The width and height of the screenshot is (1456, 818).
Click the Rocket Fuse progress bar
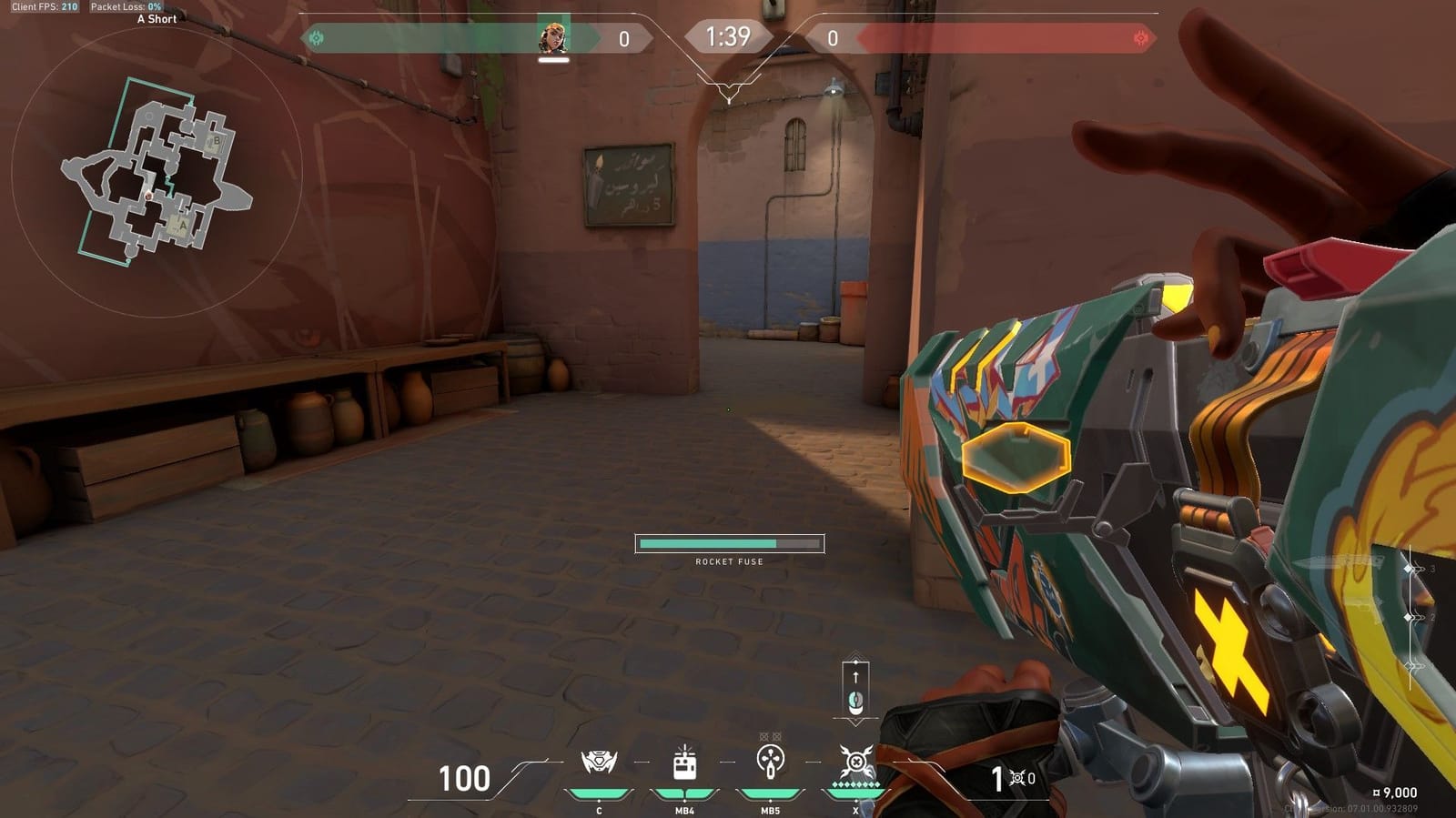(x=729, y=543)
